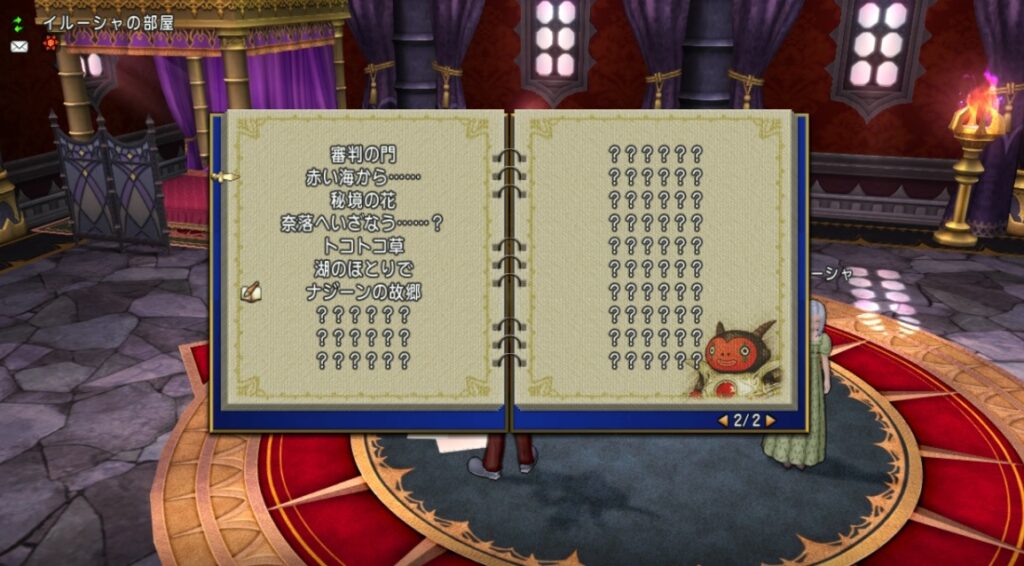The width and height of the screenshot is (1024, 566).
Task: Select 奈落へいざなう……？ in the book
Action: (362, 223)
